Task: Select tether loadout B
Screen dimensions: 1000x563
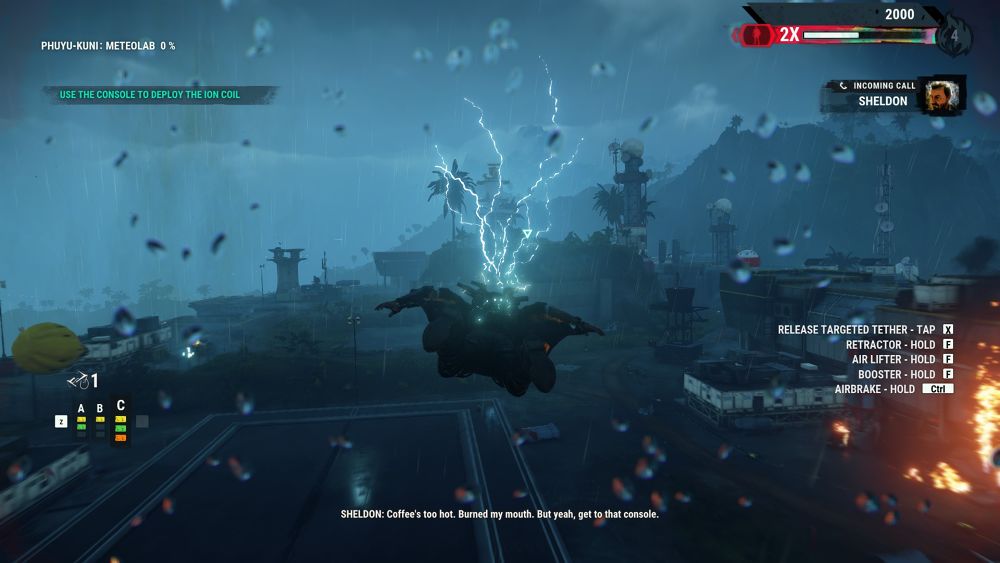Action: [100, 413]
